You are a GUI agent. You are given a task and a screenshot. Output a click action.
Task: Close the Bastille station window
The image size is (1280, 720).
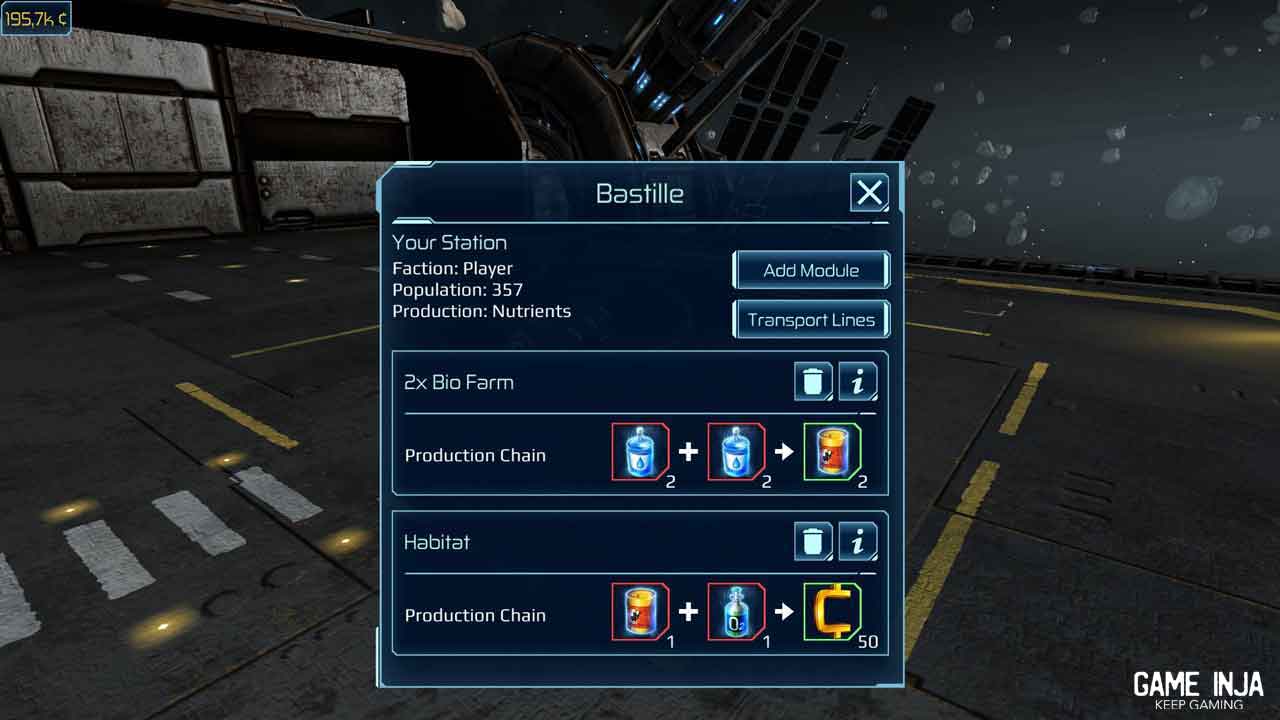point(869,192)
